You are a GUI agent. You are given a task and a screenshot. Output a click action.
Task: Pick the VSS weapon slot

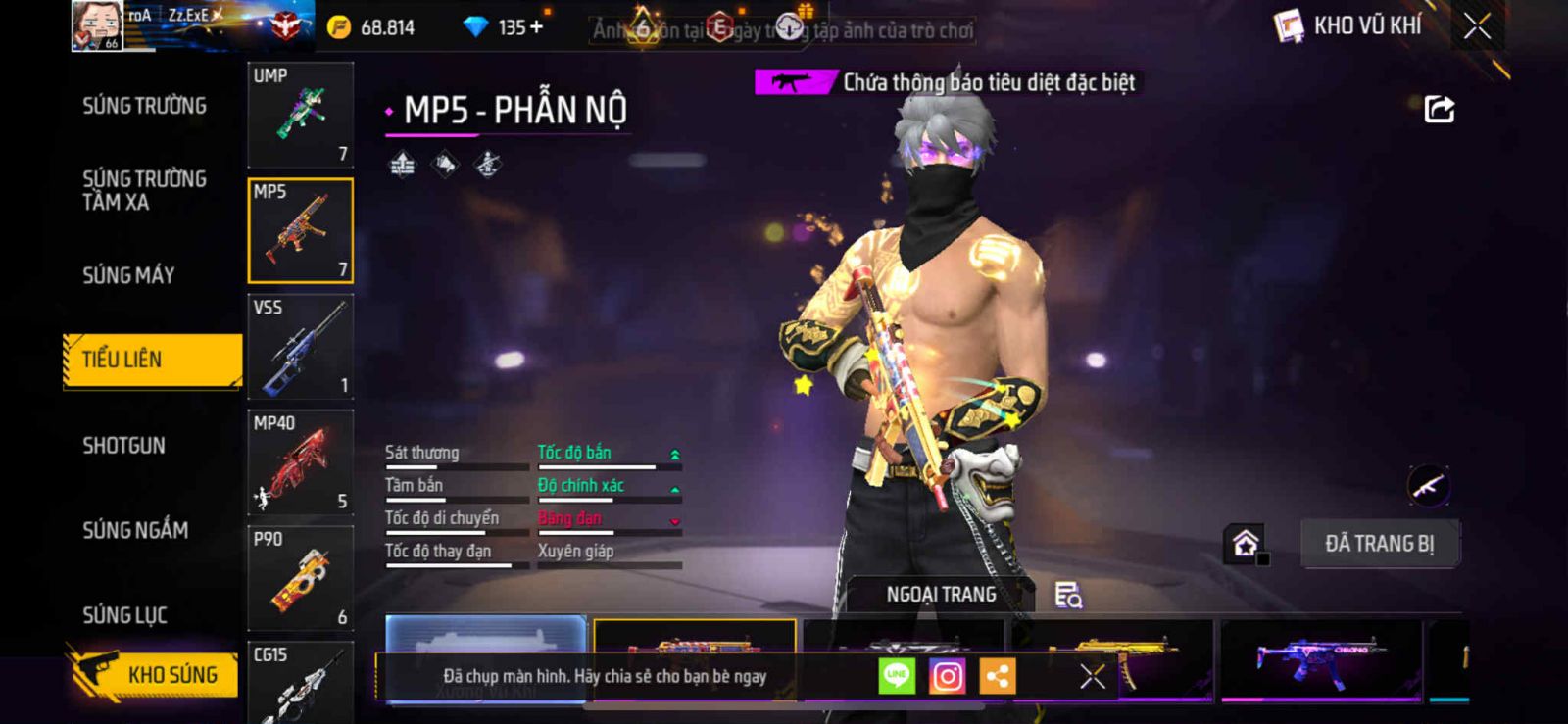(x=300, y=347)
